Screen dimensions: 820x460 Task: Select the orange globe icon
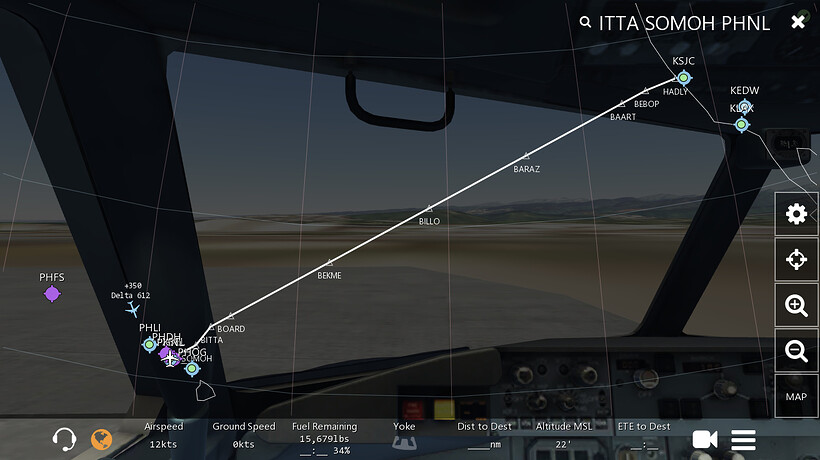point(101,438)
